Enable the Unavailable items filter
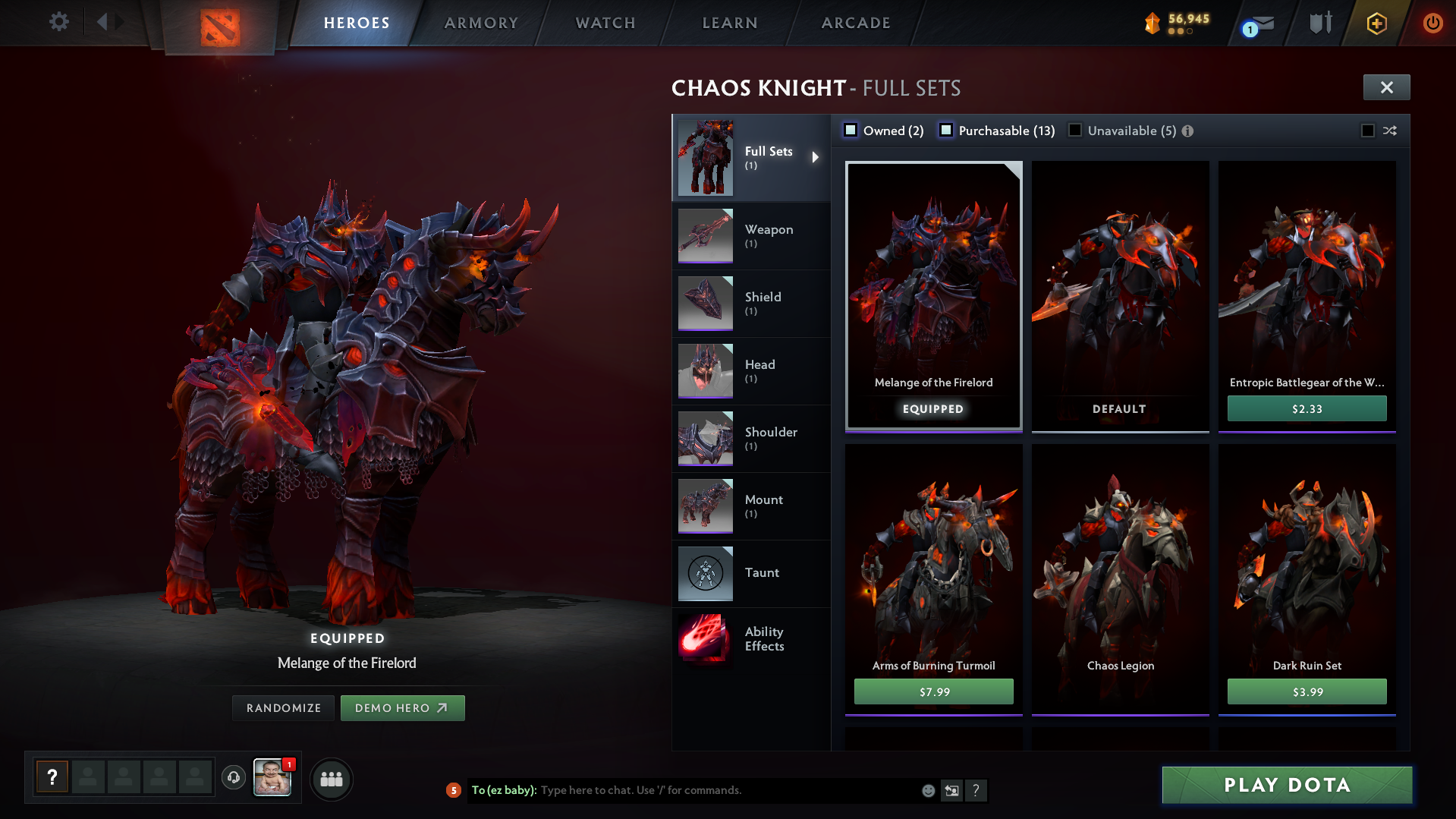Image resolution: width=1456 pixels, height=819 pixels. pyautogui.click(x=1075, y=131)
